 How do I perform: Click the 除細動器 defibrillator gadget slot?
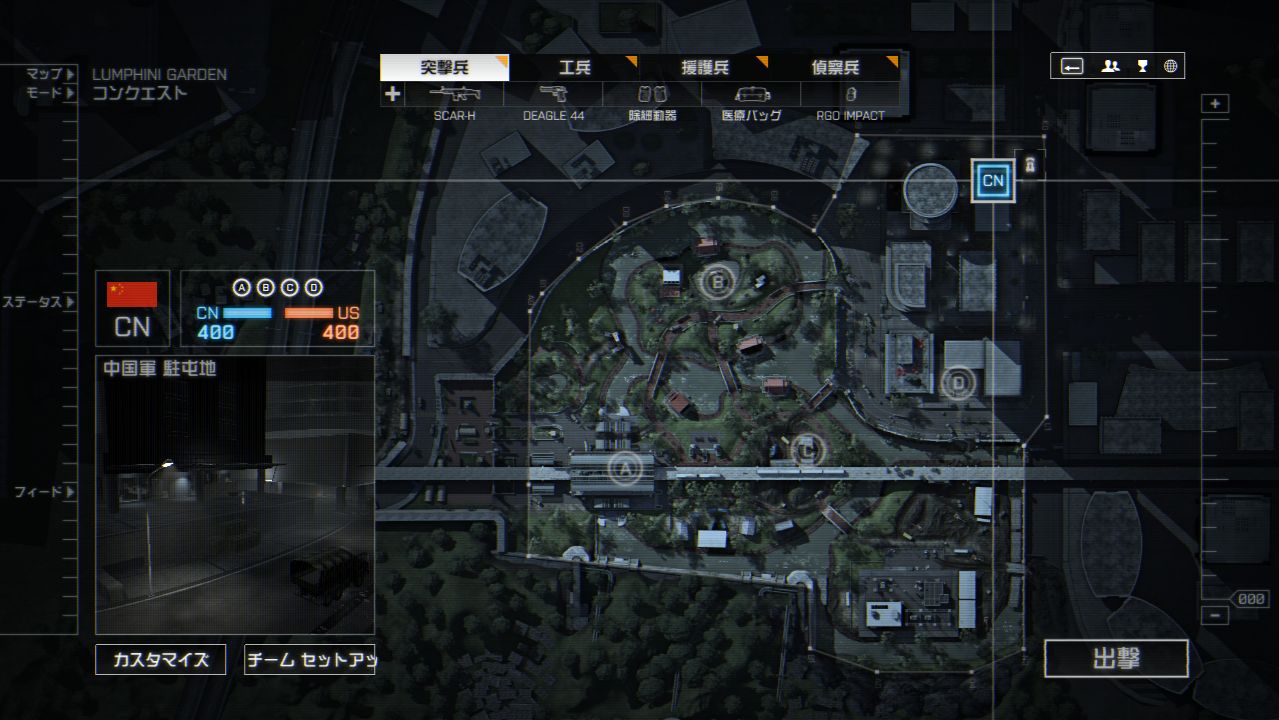tap(652, 95)
